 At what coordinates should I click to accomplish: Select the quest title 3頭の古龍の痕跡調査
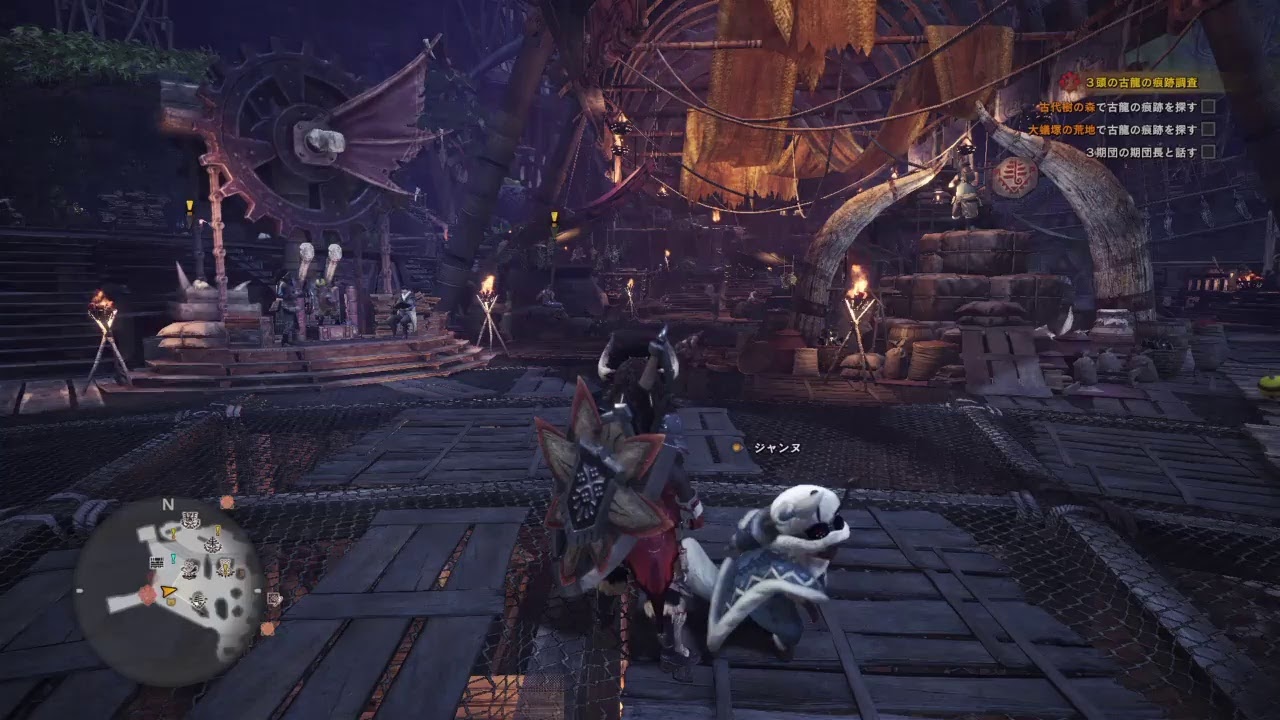click(1140, 83)
